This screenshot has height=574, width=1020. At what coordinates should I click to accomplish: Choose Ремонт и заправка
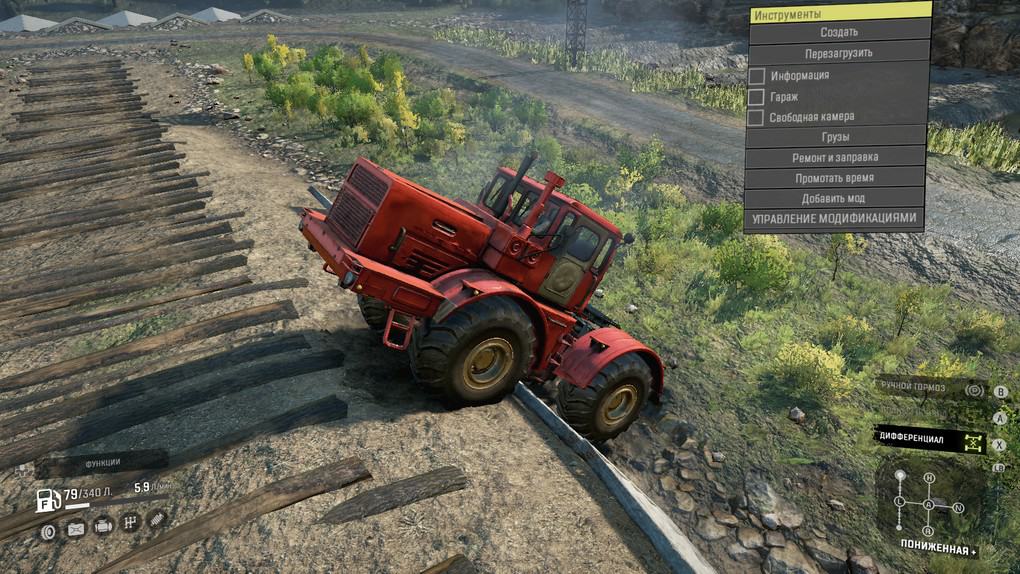[x=836, y=157]
